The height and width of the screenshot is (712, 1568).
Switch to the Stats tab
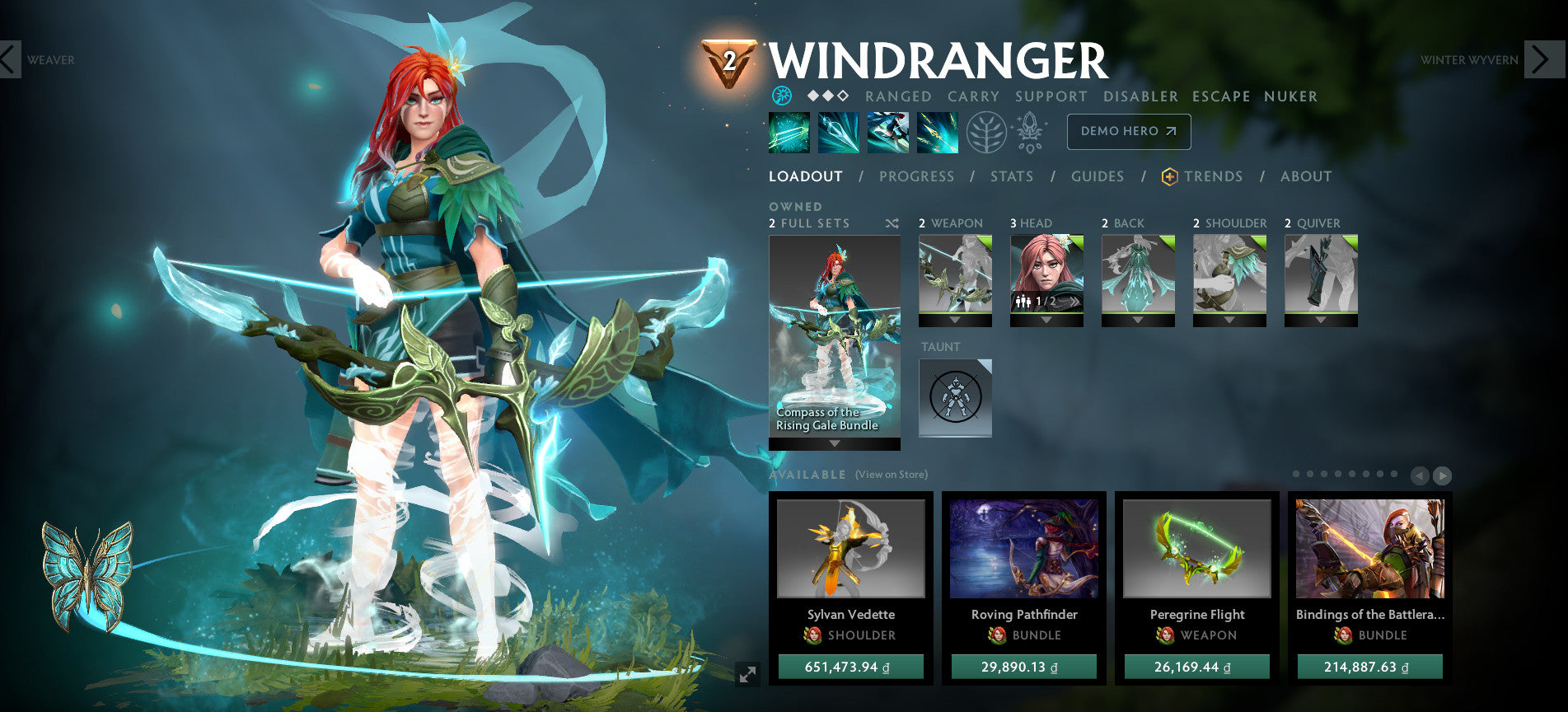[x=1012, y=176]
